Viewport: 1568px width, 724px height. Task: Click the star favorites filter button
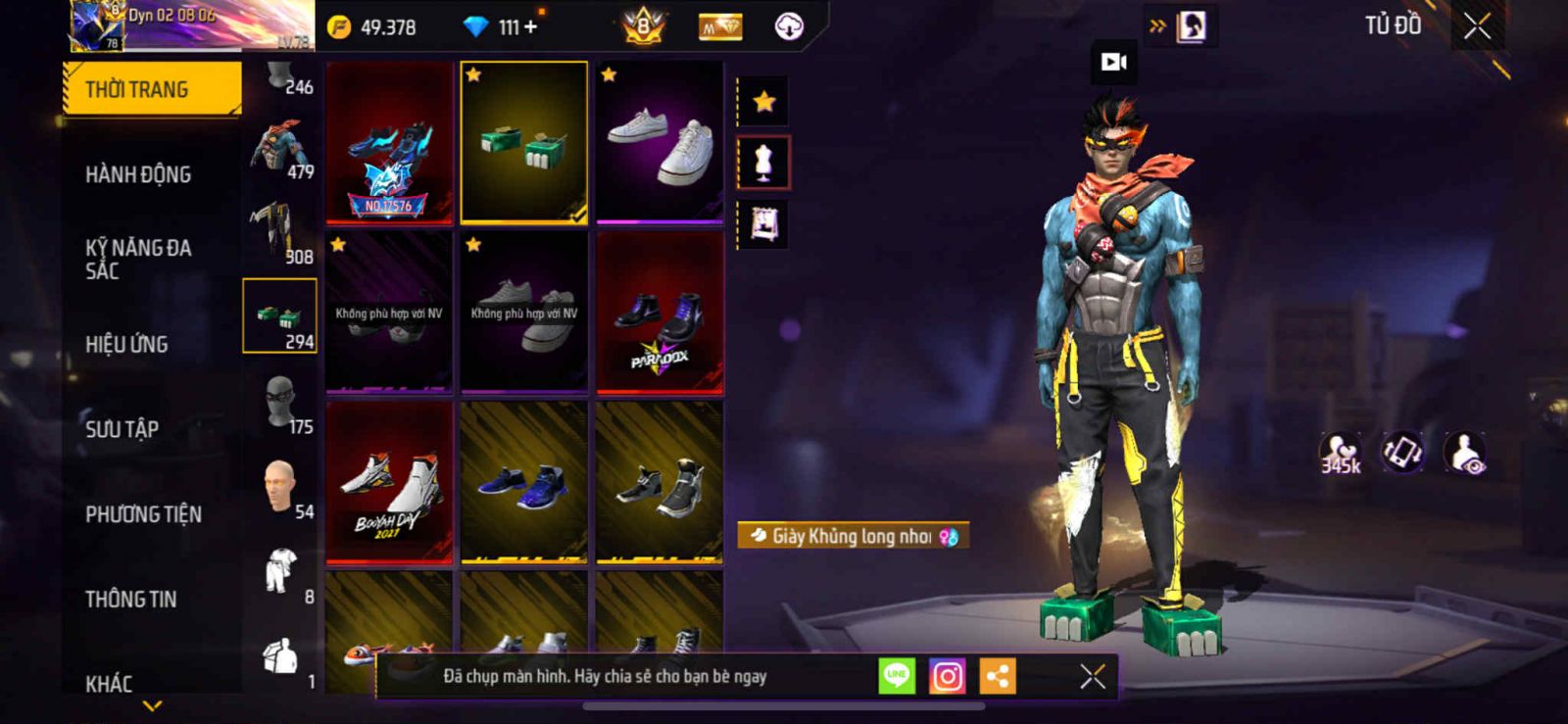click(x=763, y=101)
